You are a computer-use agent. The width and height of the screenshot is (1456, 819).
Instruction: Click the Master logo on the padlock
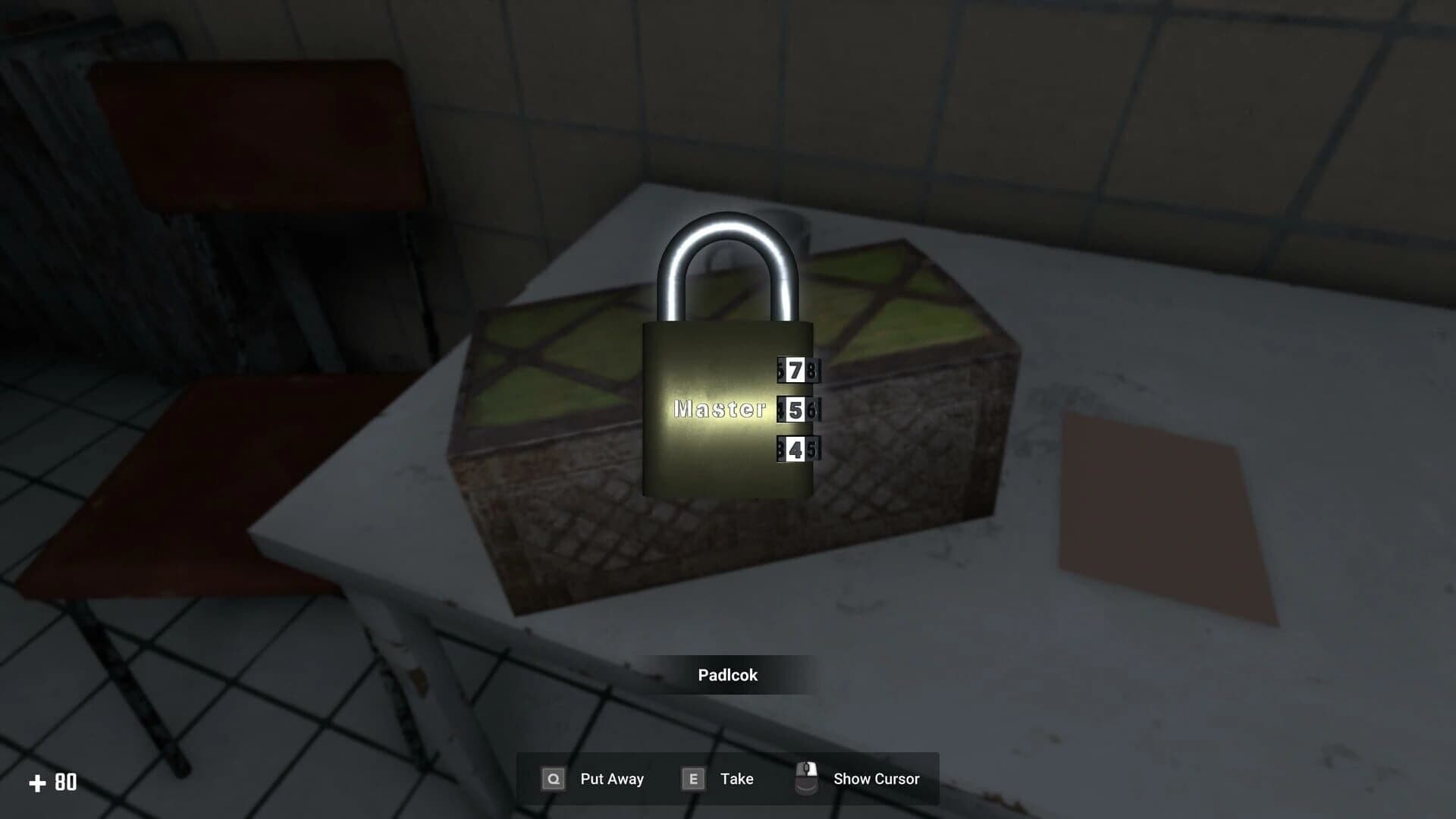click(x=719, y=410)
